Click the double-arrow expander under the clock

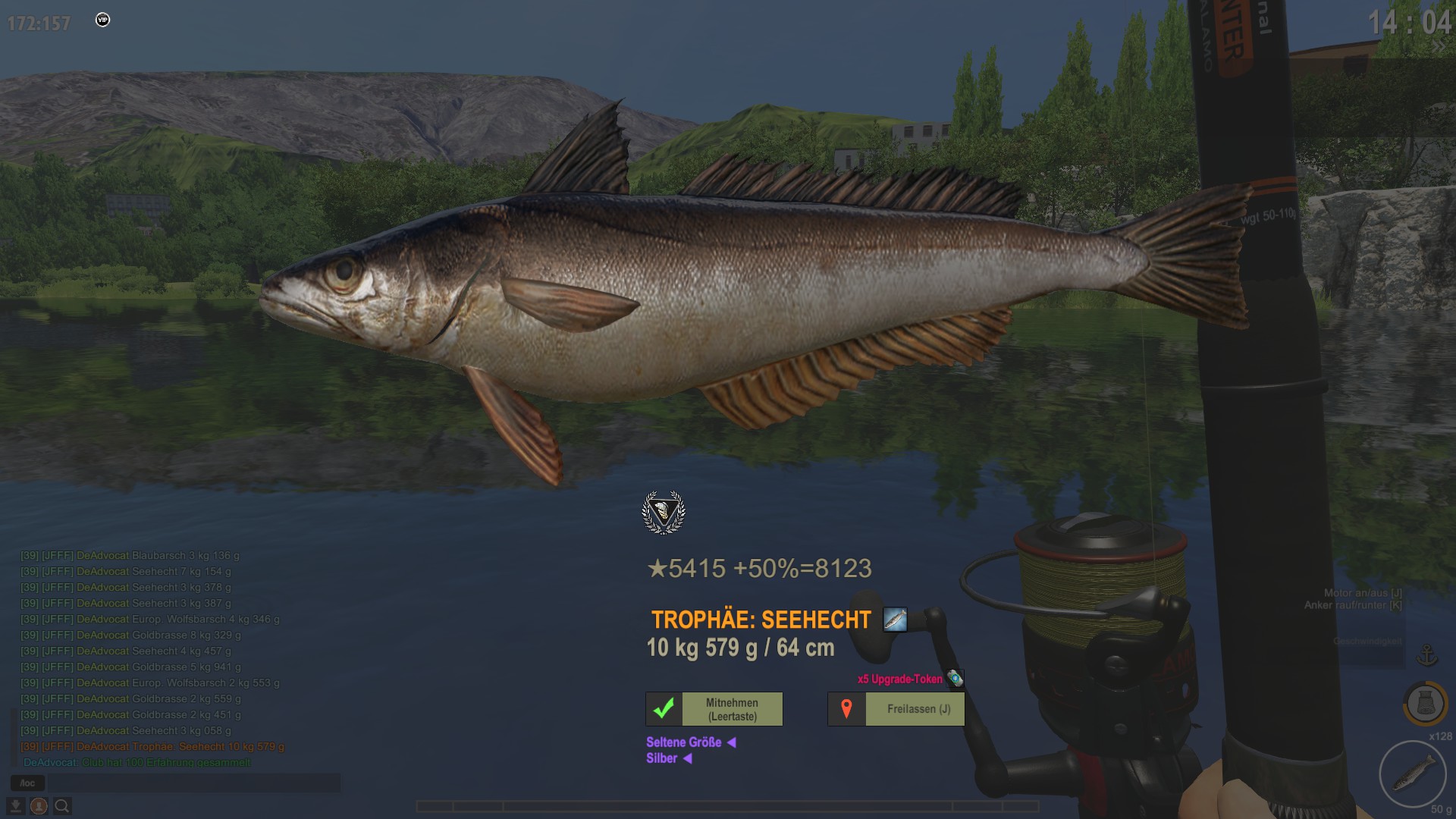click(x=1439, y=47)
